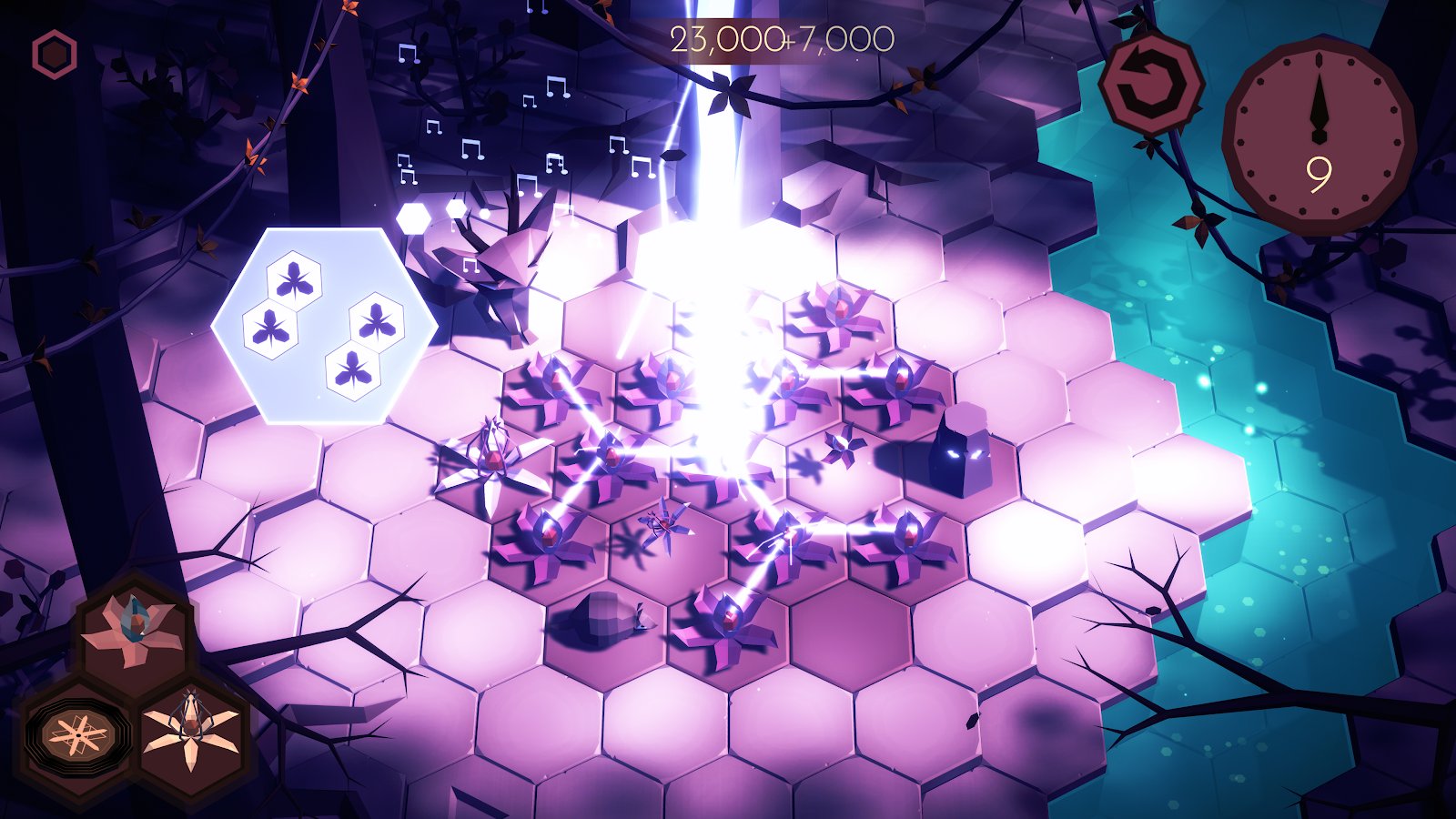Undo the last move with the arrow button
The height and width of the screenshot is (819, 1456).
pyautogui.click(x=1150, y=85)
